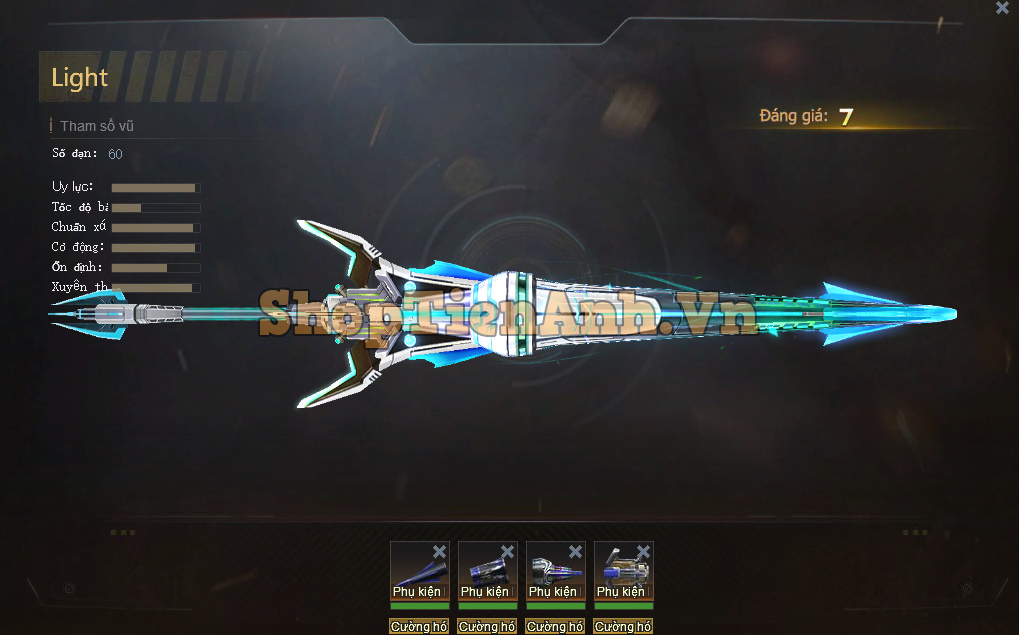1019x635 pixels.
Task: Close the weapon detail window
Action: (1002, 8)
